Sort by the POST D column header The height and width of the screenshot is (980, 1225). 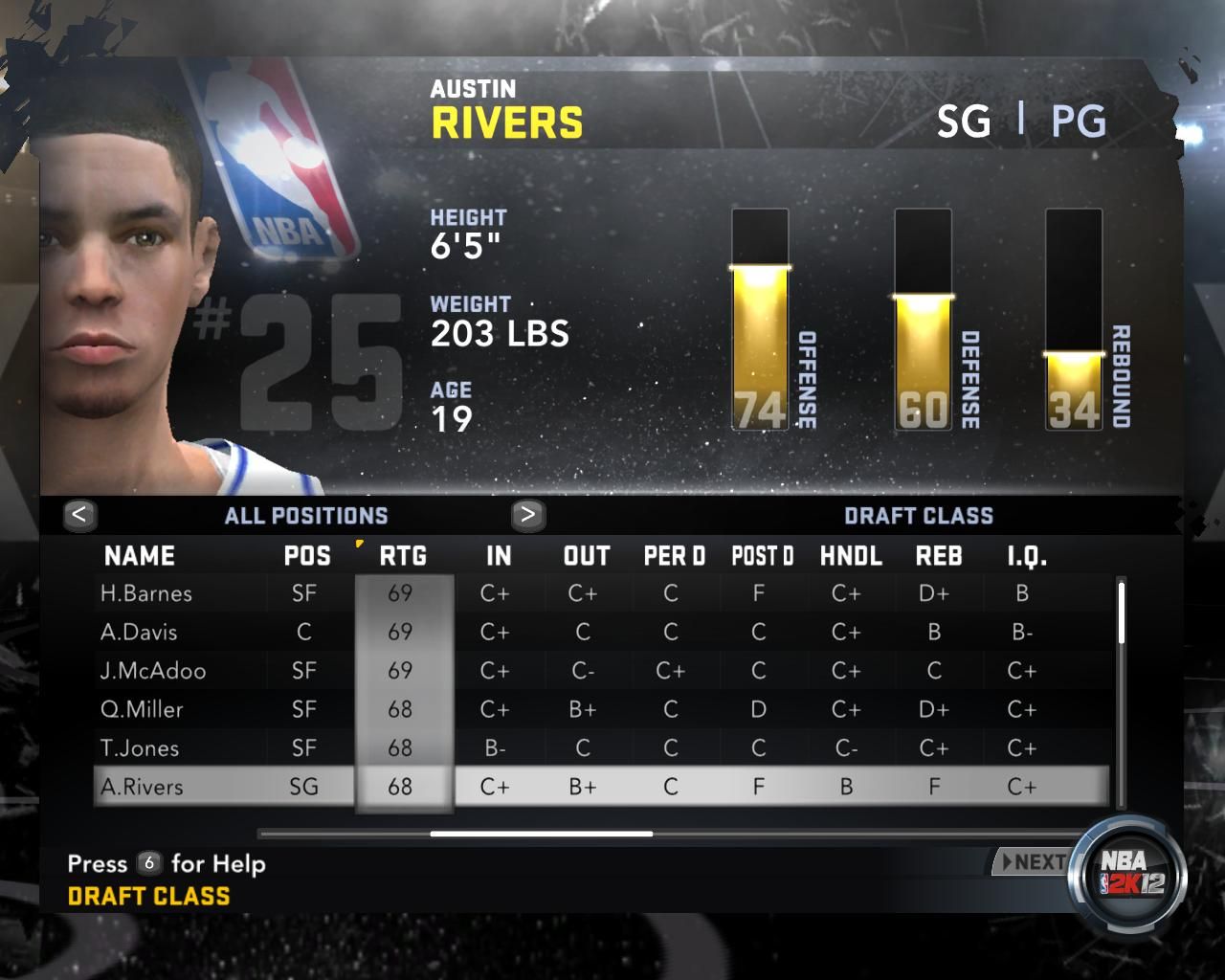click(763, 556)
